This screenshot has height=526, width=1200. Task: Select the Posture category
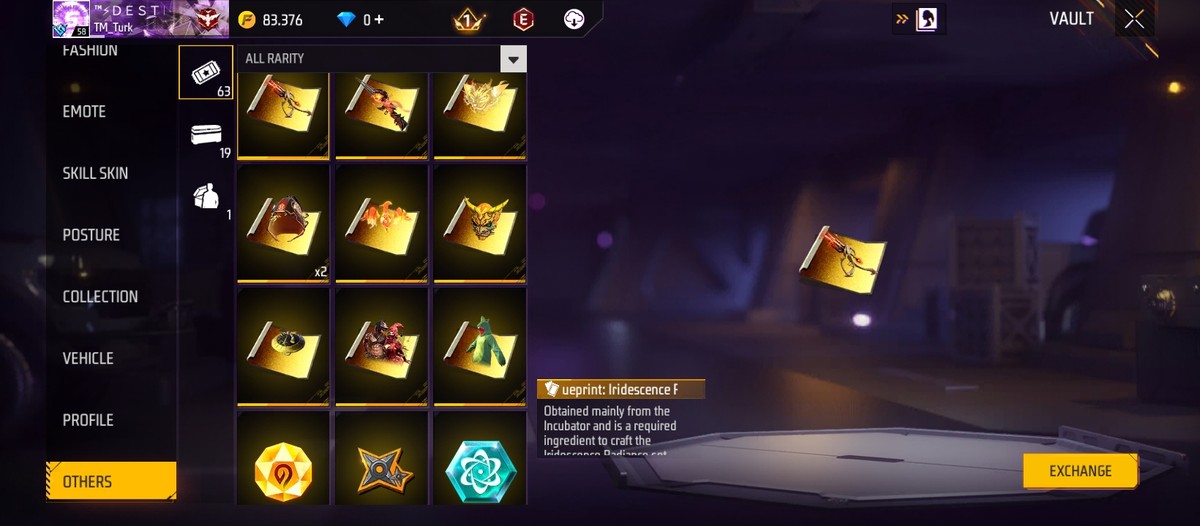[91, 235]
